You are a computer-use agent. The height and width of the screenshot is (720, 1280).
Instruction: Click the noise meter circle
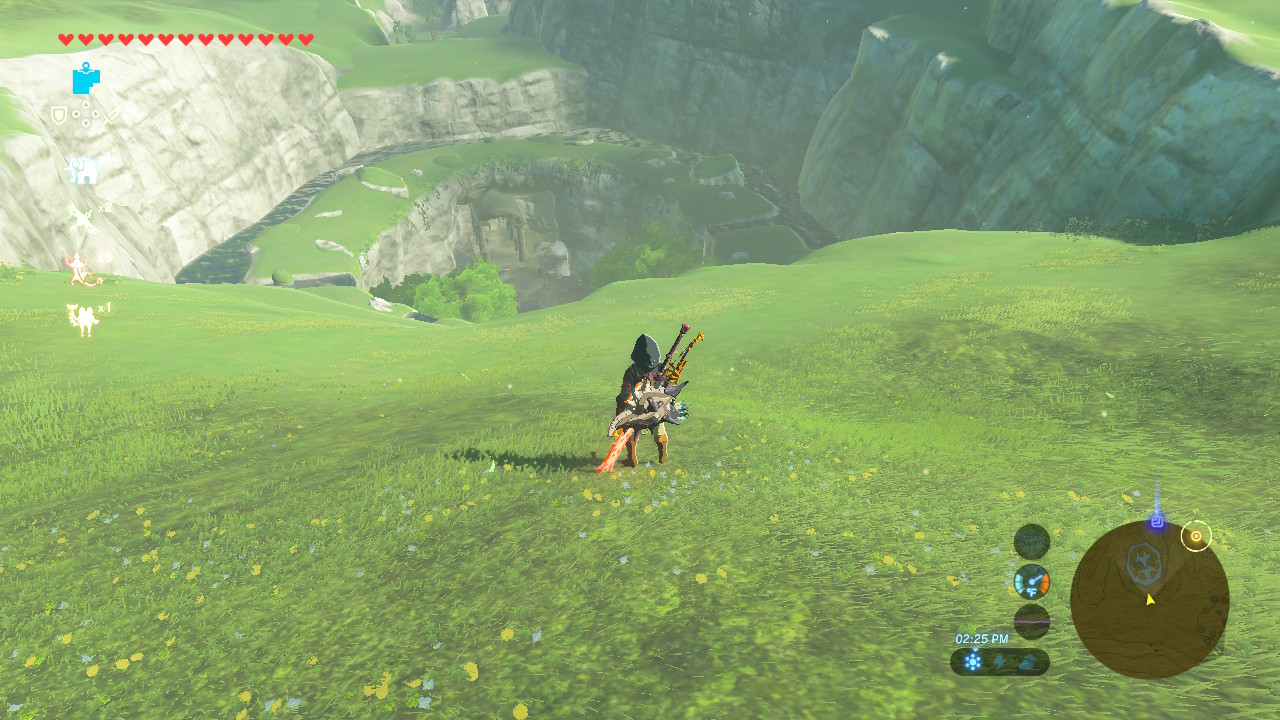click(1031, 621)
